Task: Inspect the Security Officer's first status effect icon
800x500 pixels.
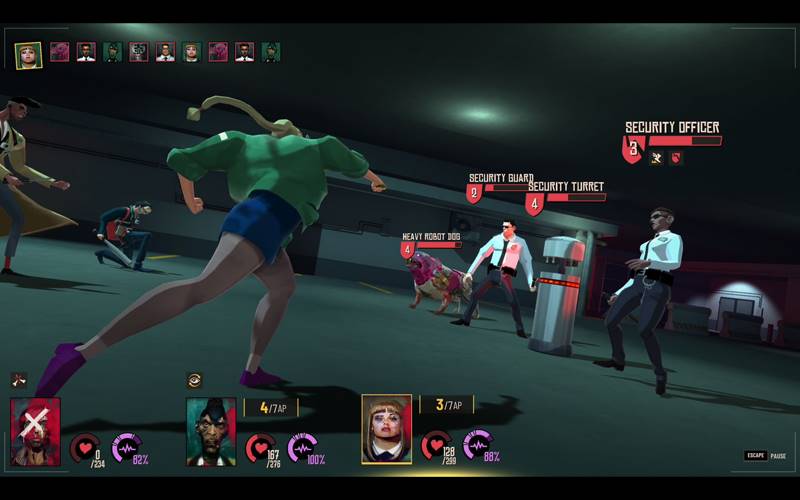Action: pyautogui.click(x=656, y=158)
